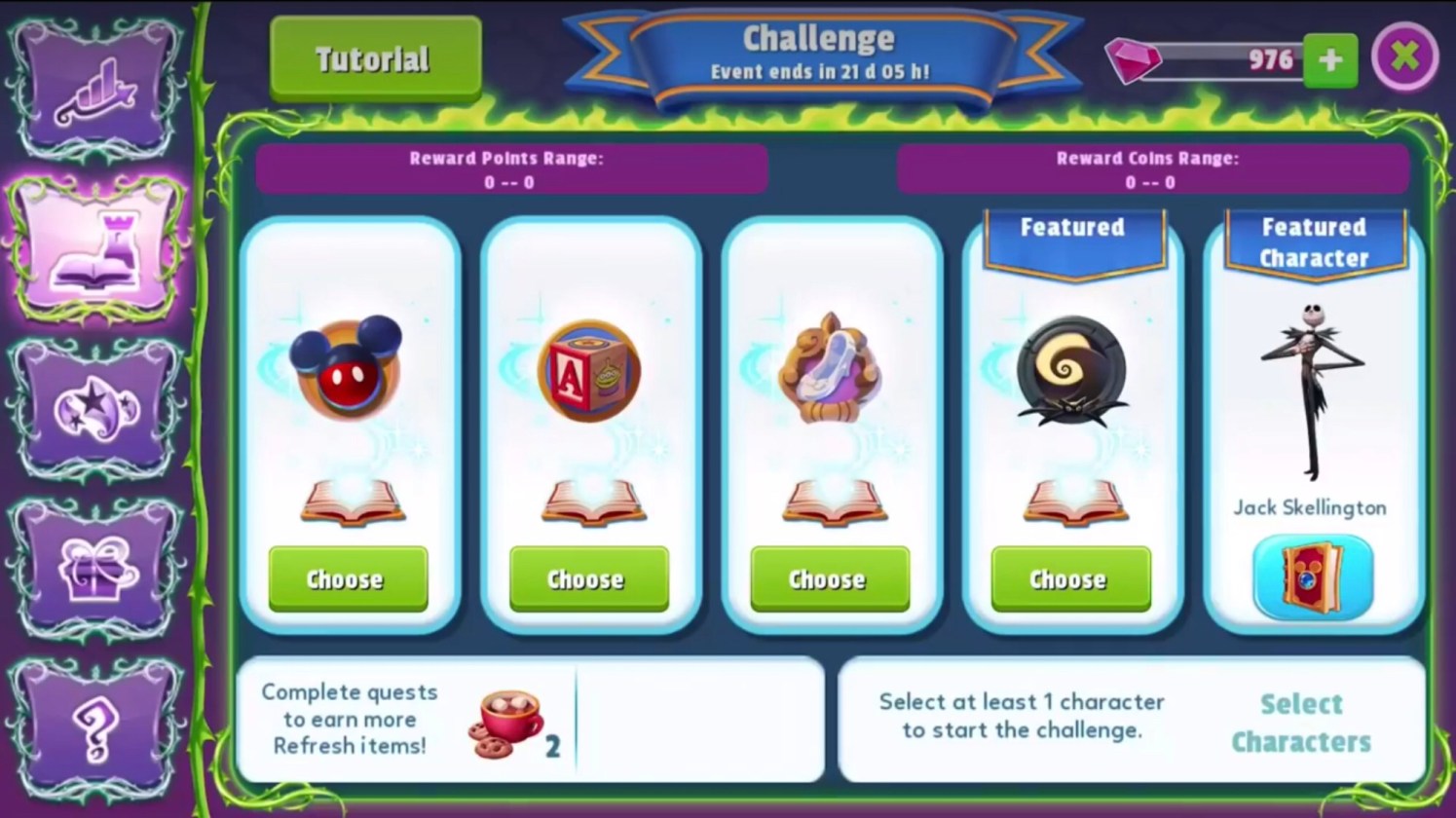Select the hot cocoa refresh item
This screenshot has height=818, width=1456.
(506, 725)
